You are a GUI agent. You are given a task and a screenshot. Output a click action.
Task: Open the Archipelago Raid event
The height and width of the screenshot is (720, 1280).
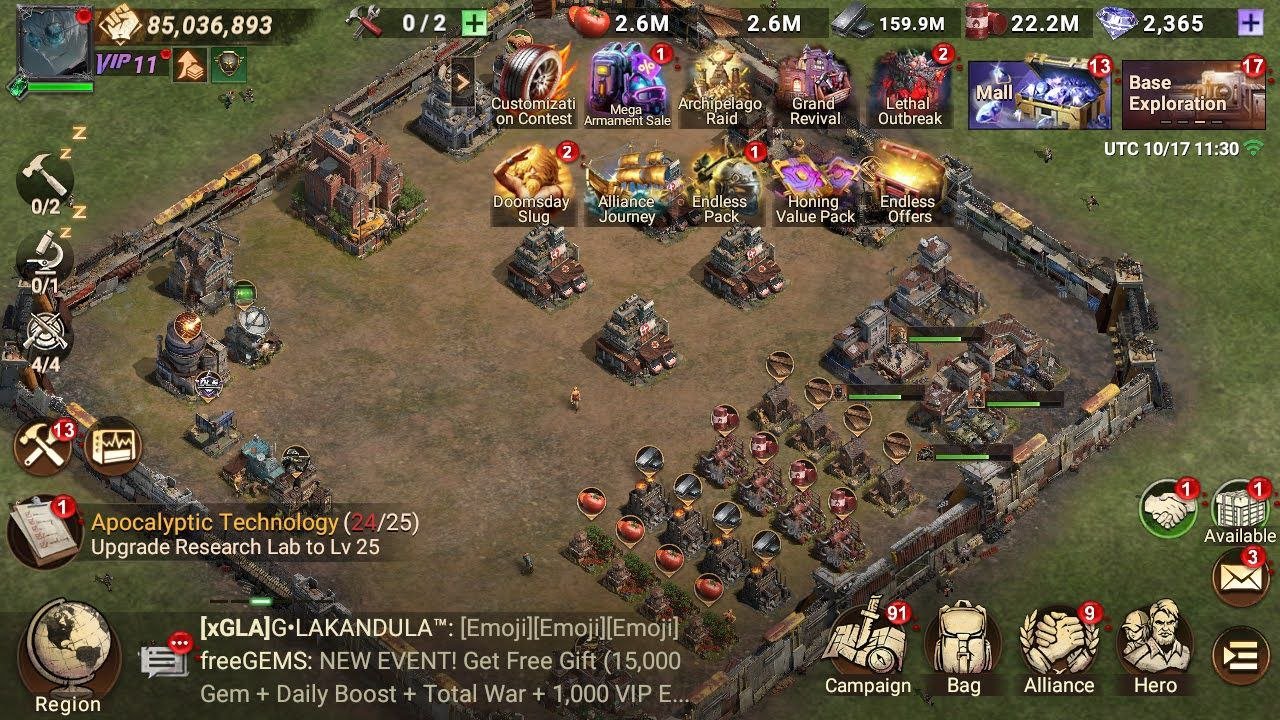pyautogui.click(x=720, y=87)
